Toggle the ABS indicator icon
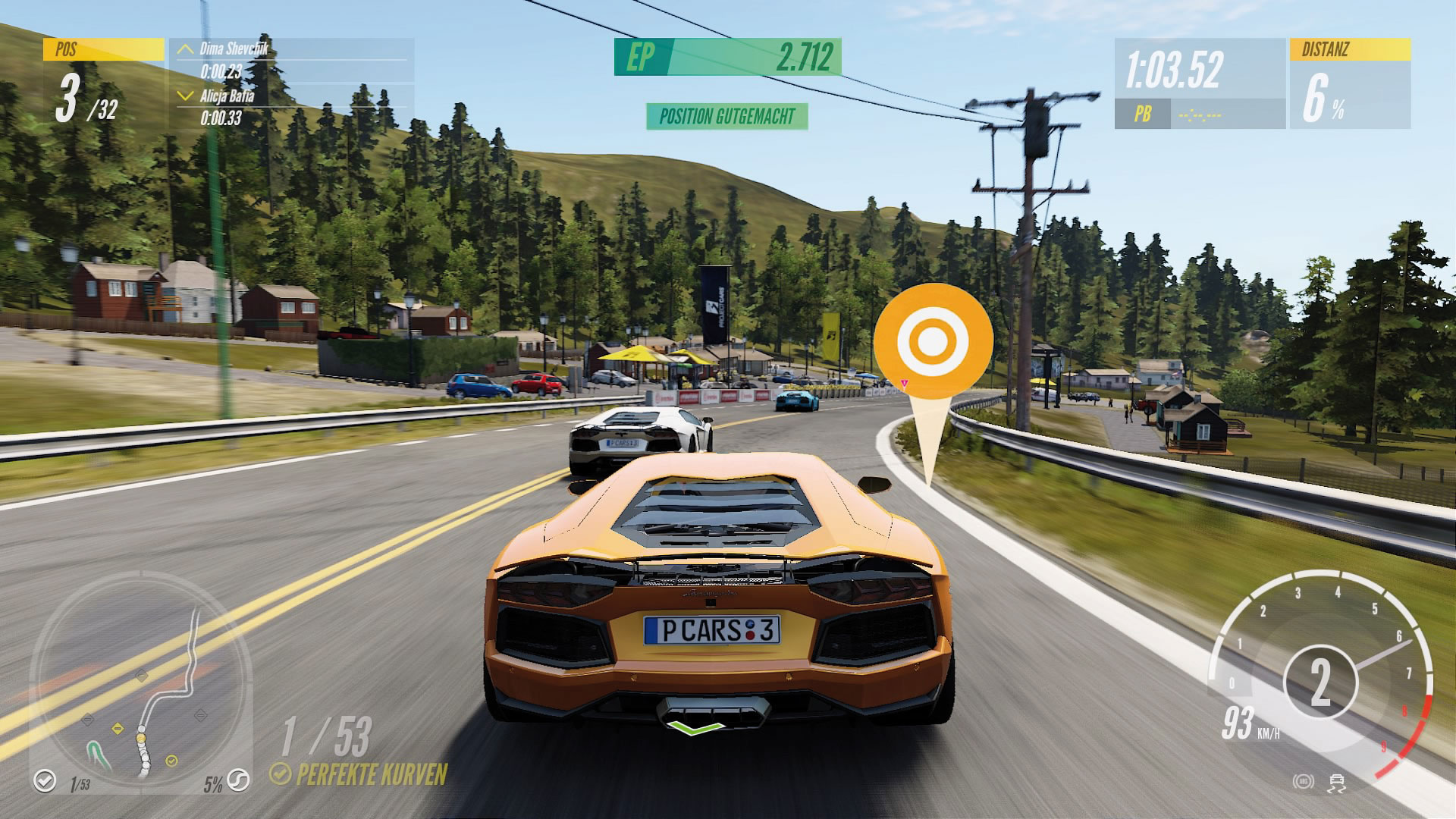 pyautogui.click(x=1304, y=782)
